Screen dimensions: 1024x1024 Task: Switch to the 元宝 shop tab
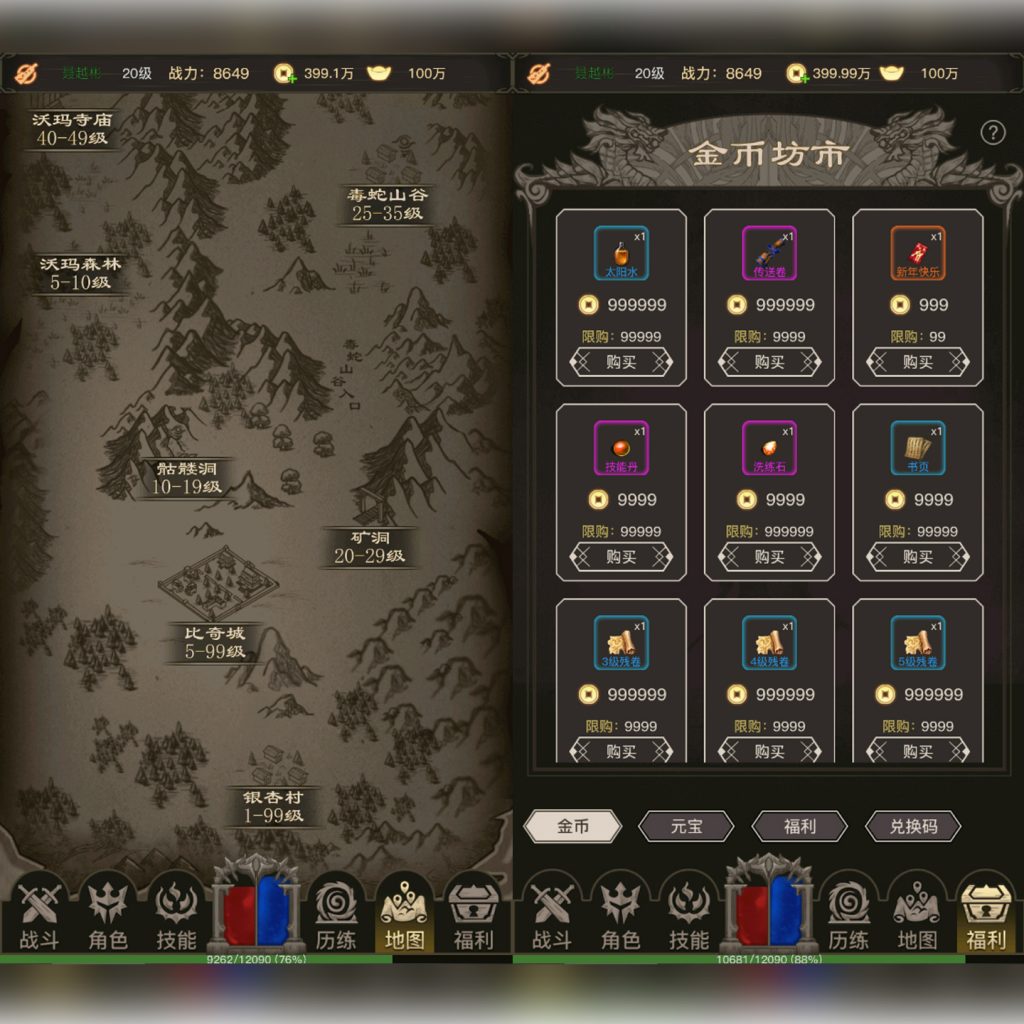[x=687, y=826]
